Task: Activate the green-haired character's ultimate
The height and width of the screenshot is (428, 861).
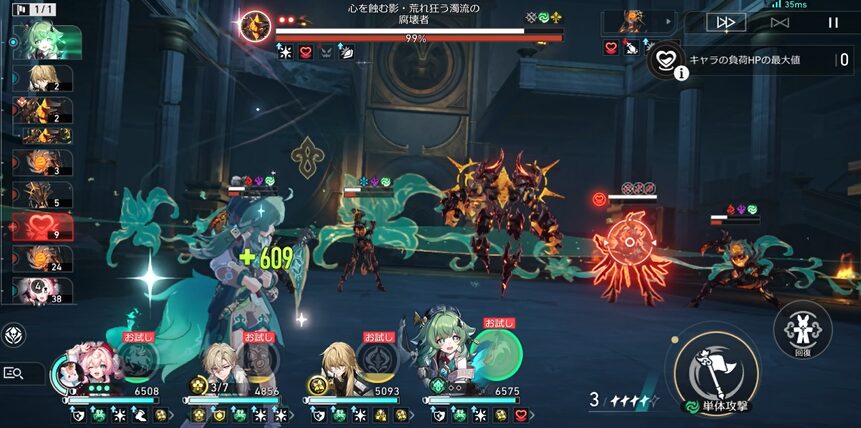Action: 498,356
